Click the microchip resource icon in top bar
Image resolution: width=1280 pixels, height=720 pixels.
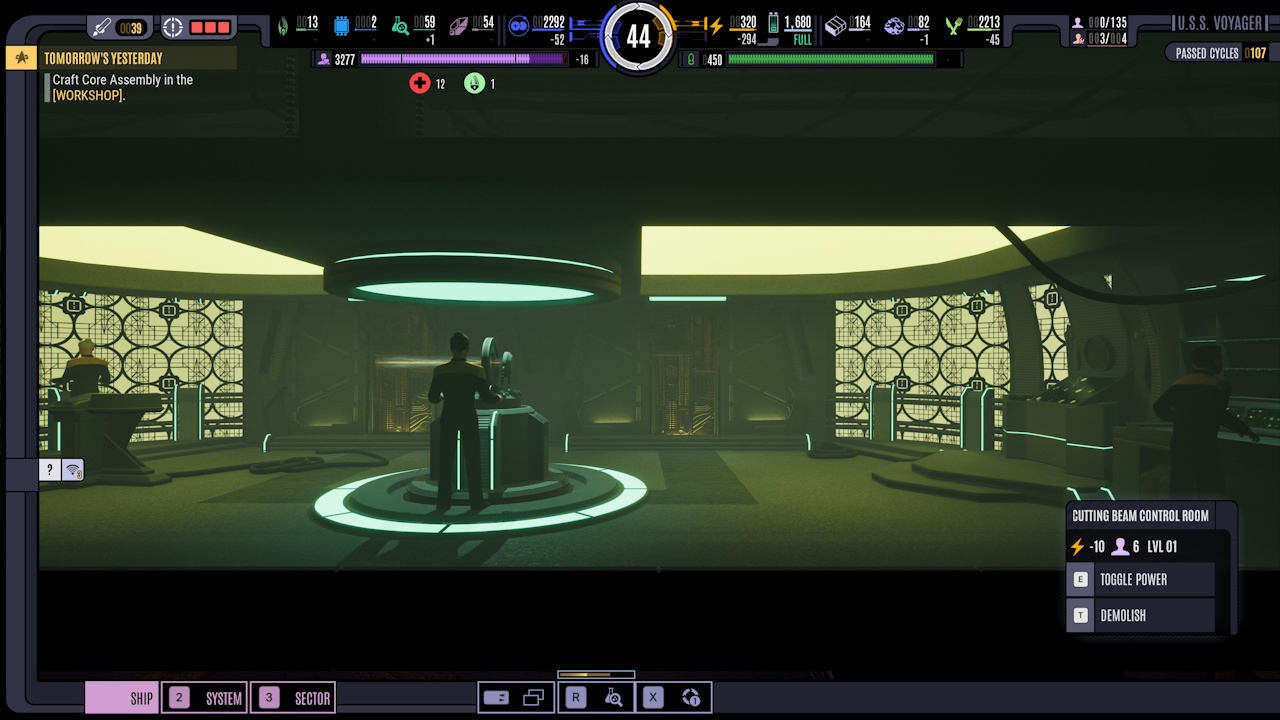[x=340, y=25]
